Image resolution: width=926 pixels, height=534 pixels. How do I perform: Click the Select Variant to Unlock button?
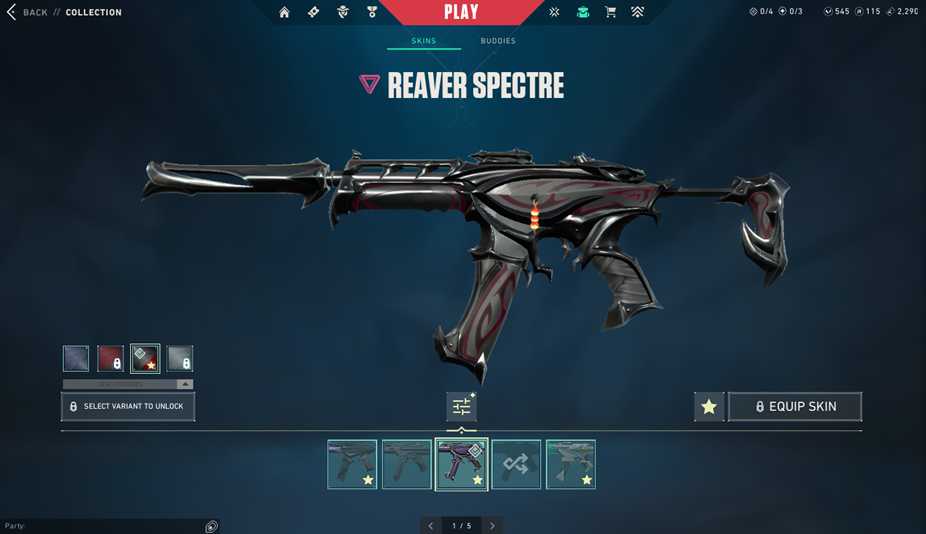point(128,406)
